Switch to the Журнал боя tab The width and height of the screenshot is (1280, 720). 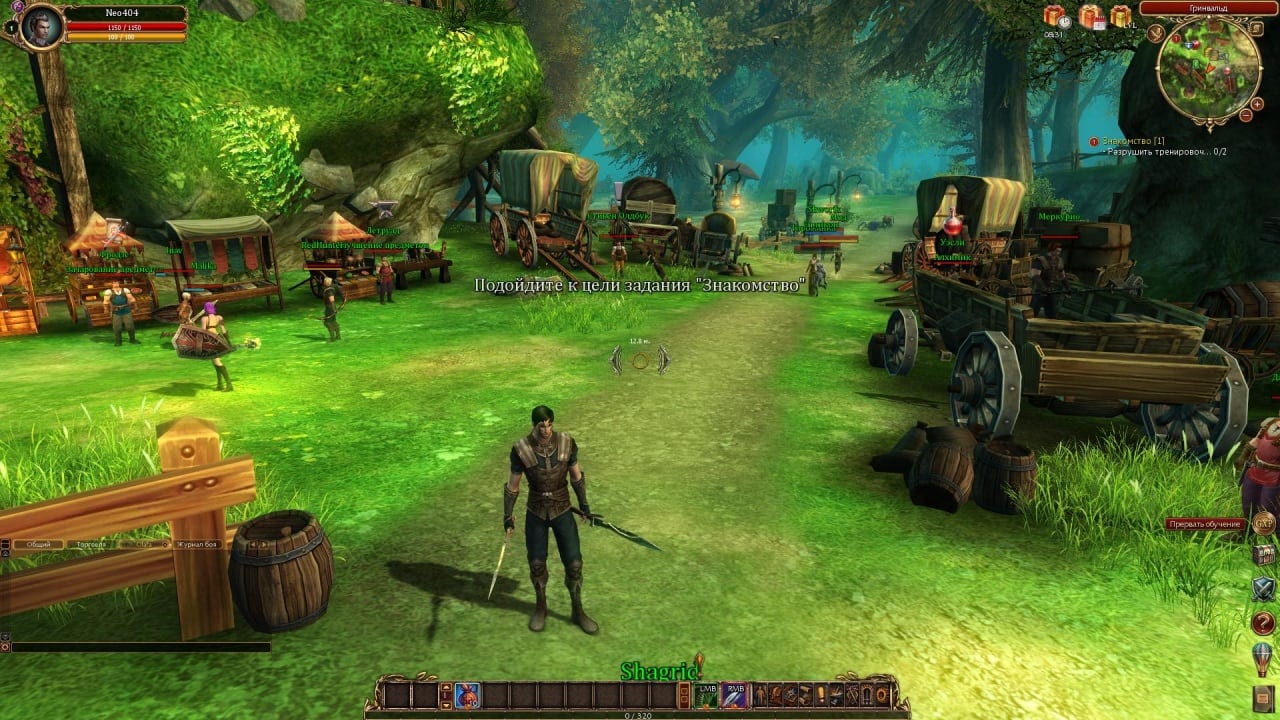point(197,544)
